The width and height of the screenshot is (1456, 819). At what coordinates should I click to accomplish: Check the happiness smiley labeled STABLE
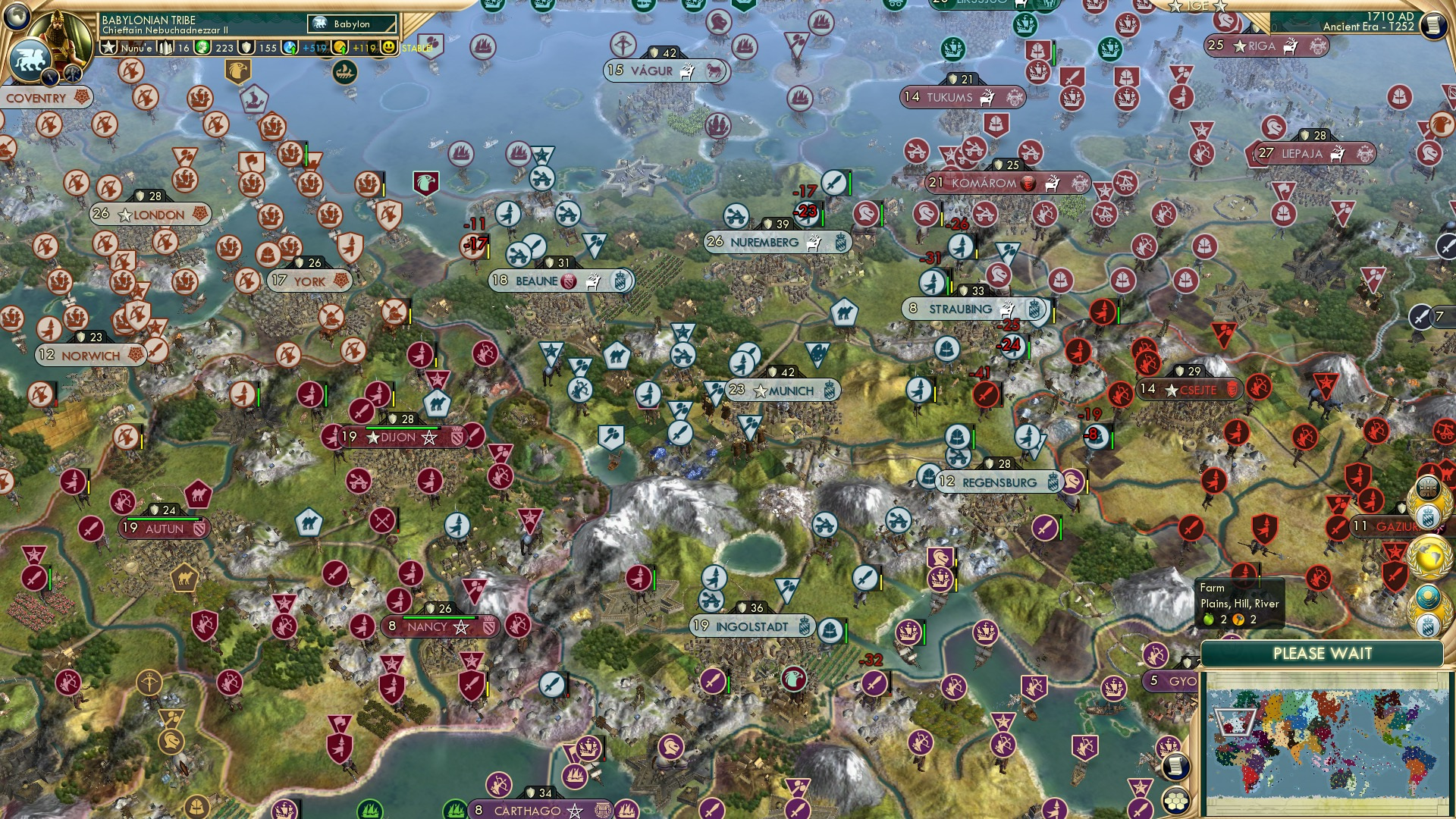coord(388,47)
